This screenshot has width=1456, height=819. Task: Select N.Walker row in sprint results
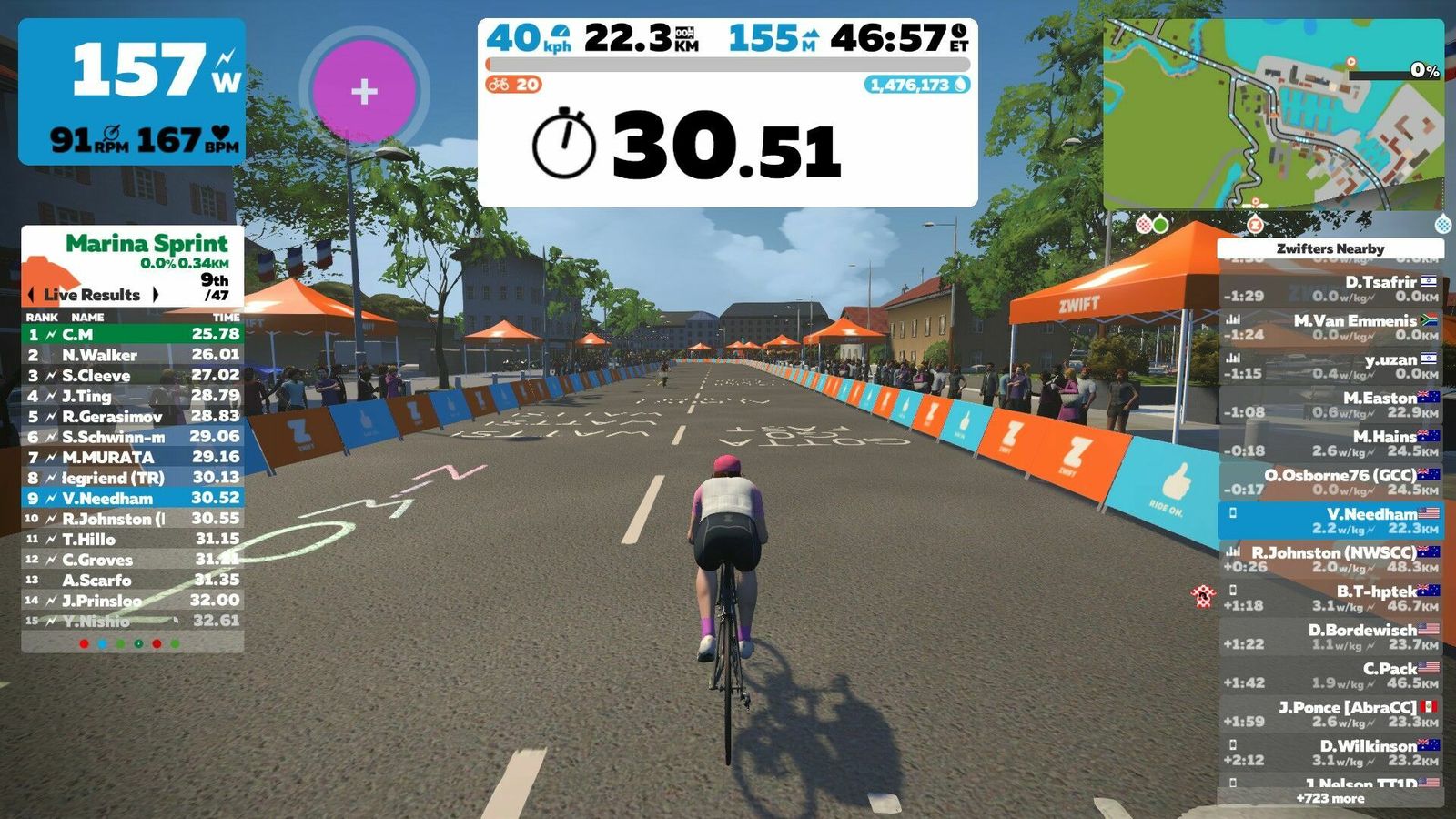point(132,355)
